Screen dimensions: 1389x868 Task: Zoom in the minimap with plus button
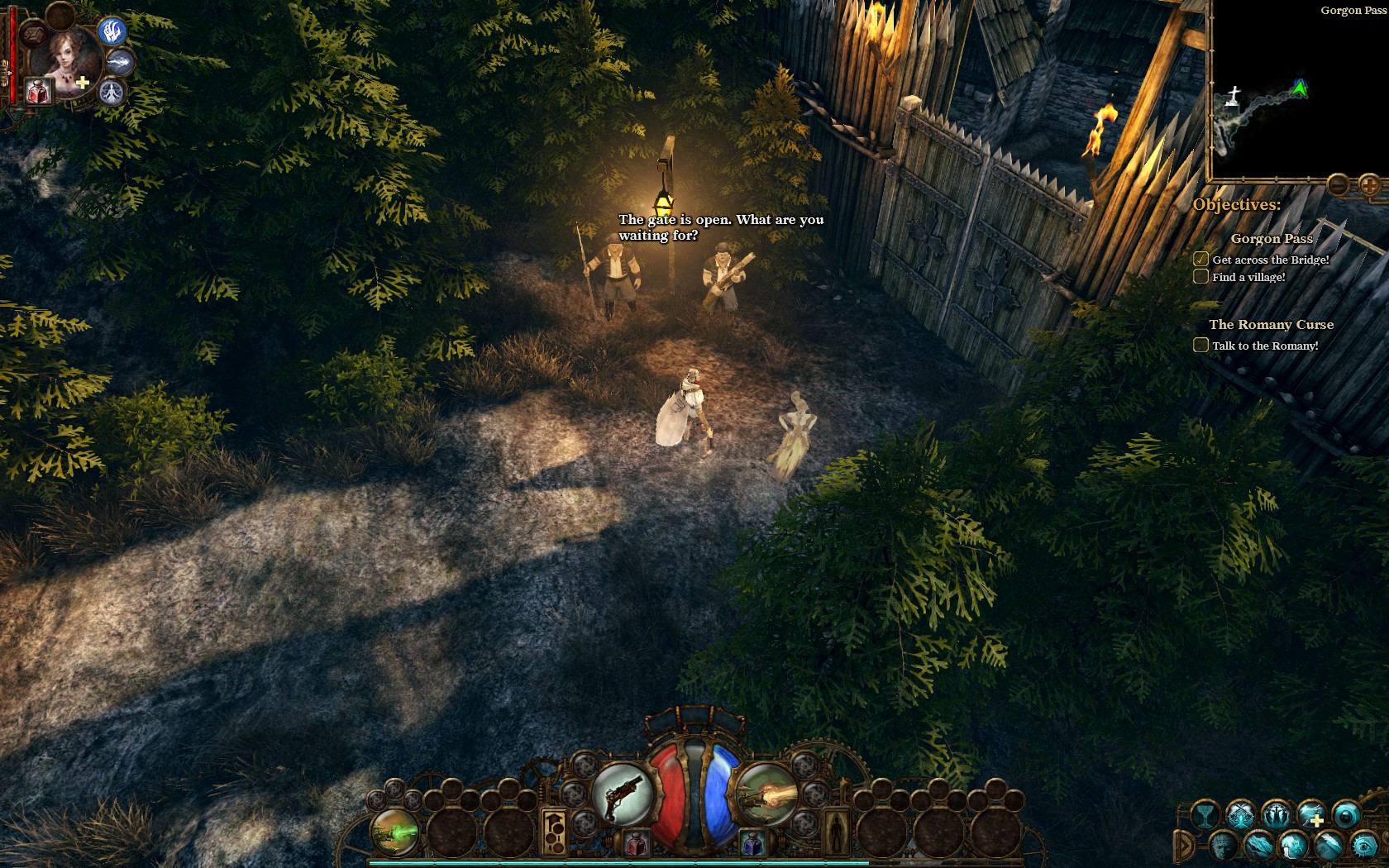pos(1369,184)
